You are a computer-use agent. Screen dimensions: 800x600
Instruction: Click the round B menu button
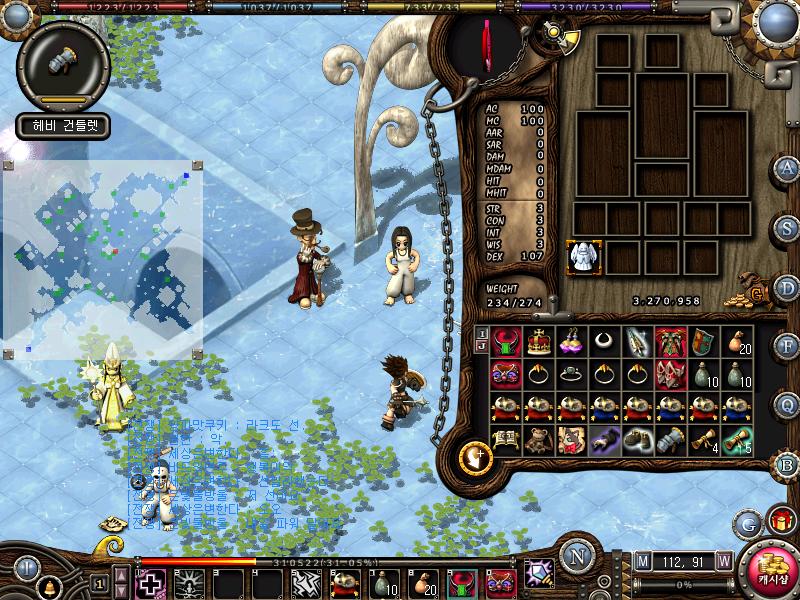tap(788, 465)
